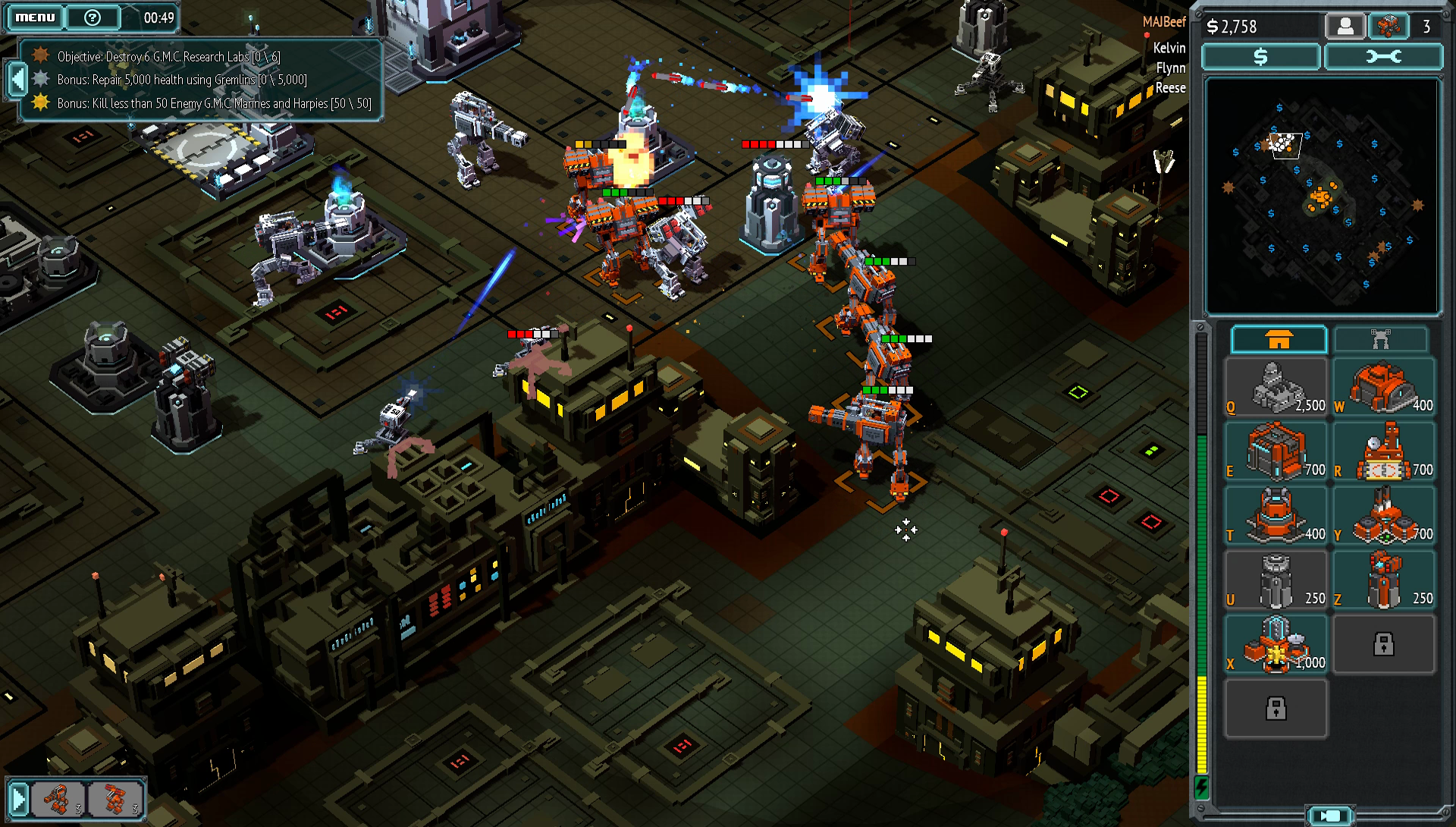The width and height of the screenshot is (1456, 827).
Task: Select the orange gremlin robot icon
Action: tap(1389, 27)
